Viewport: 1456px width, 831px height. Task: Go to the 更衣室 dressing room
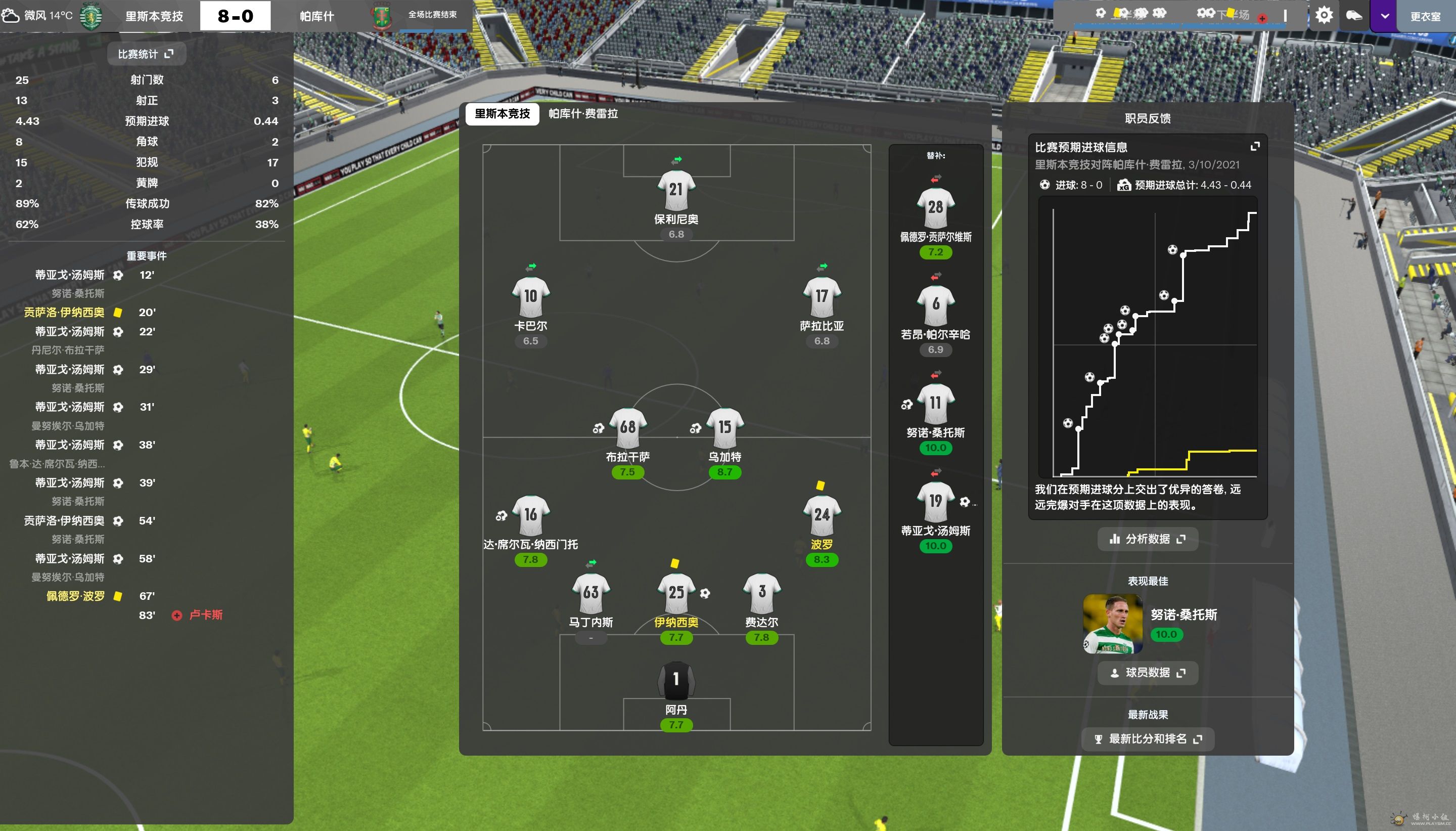(1425, 16)
